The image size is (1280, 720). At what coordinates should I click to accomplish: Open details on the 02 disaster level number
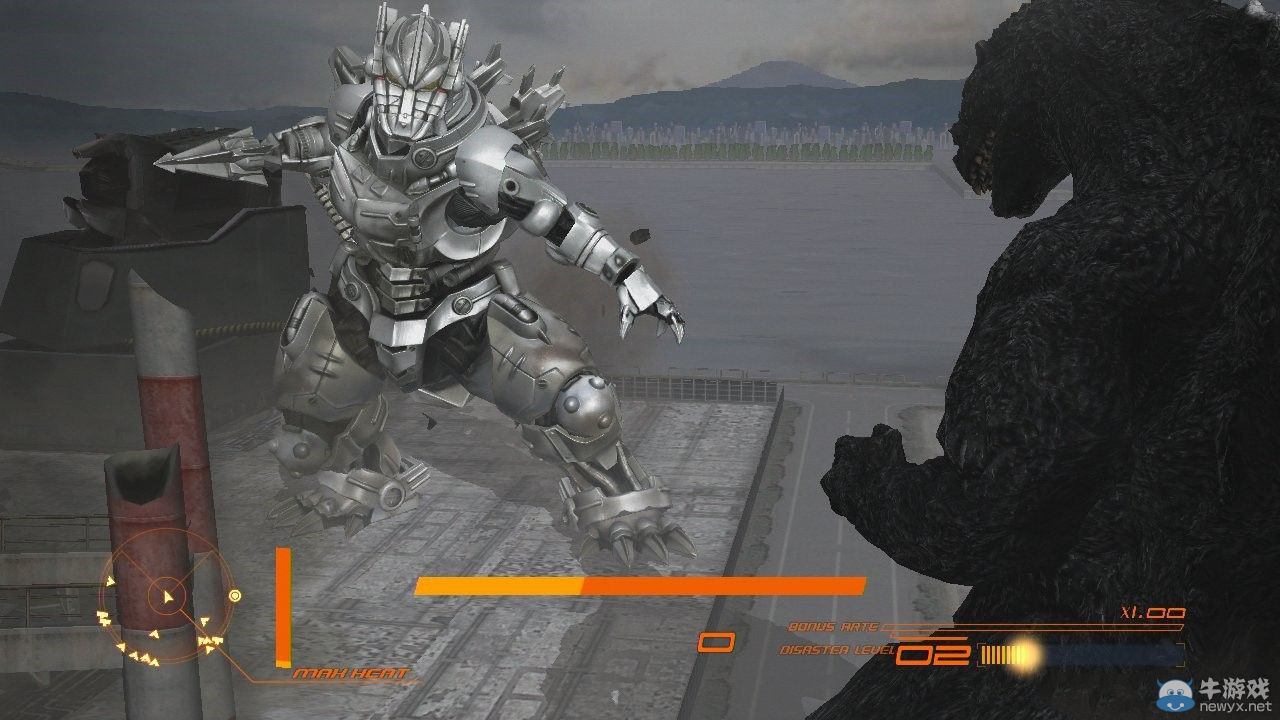click(x=931, y=652)
